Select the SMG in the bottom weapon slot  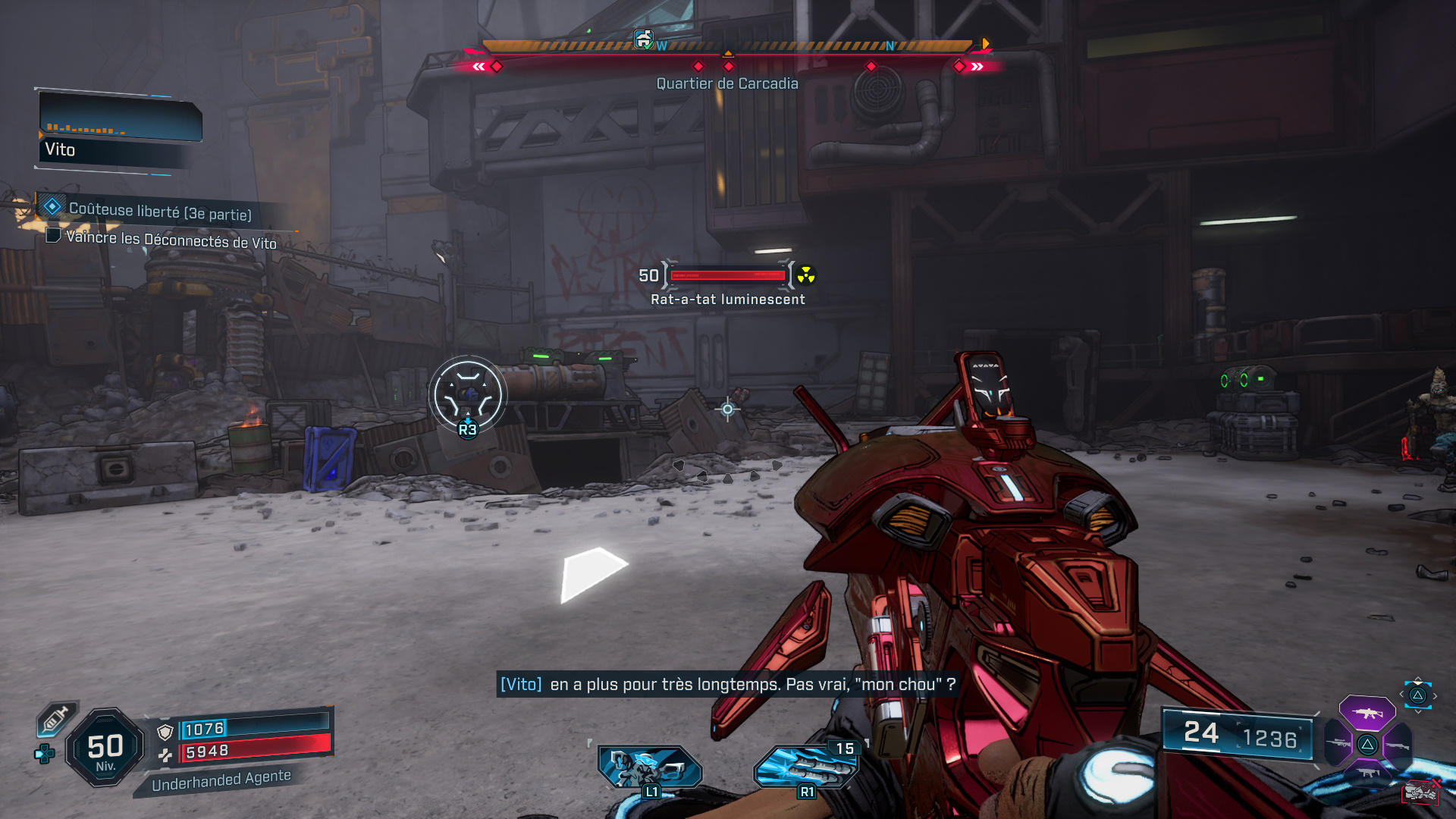(1368, 773)
